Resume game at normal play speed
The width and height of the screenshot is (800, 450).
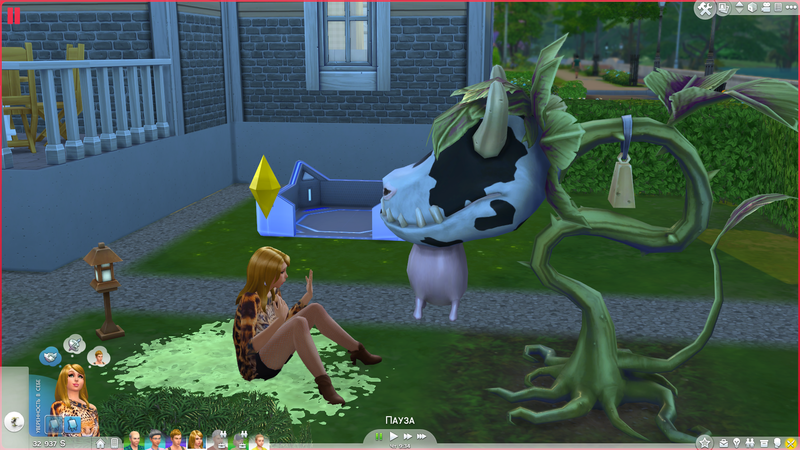(394, 437)
